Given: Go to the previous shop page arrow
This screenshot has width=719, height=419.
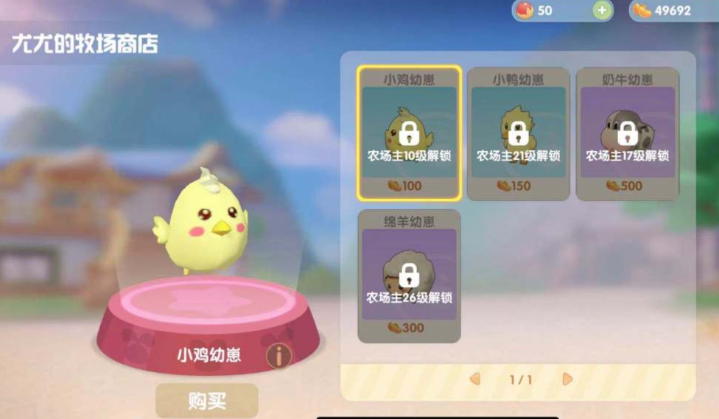Looking at the screenshot, I should (475, 379).
